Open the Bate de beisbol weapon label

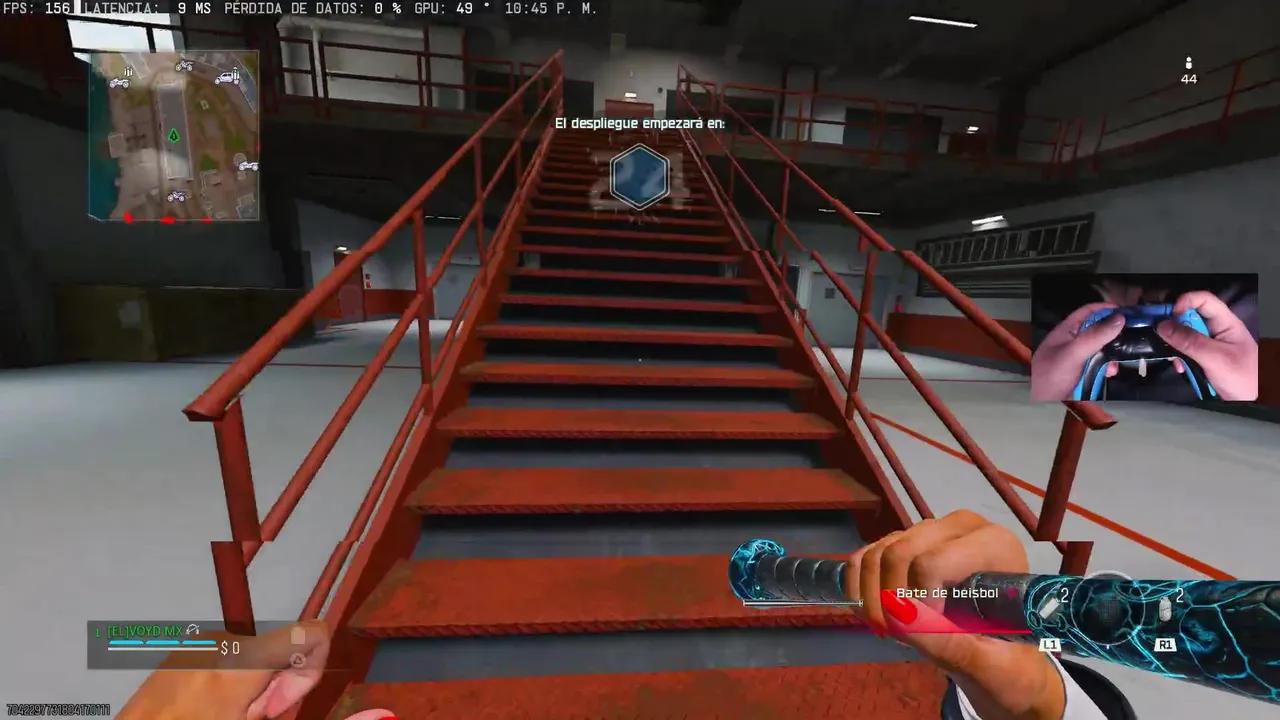(949, 593)
